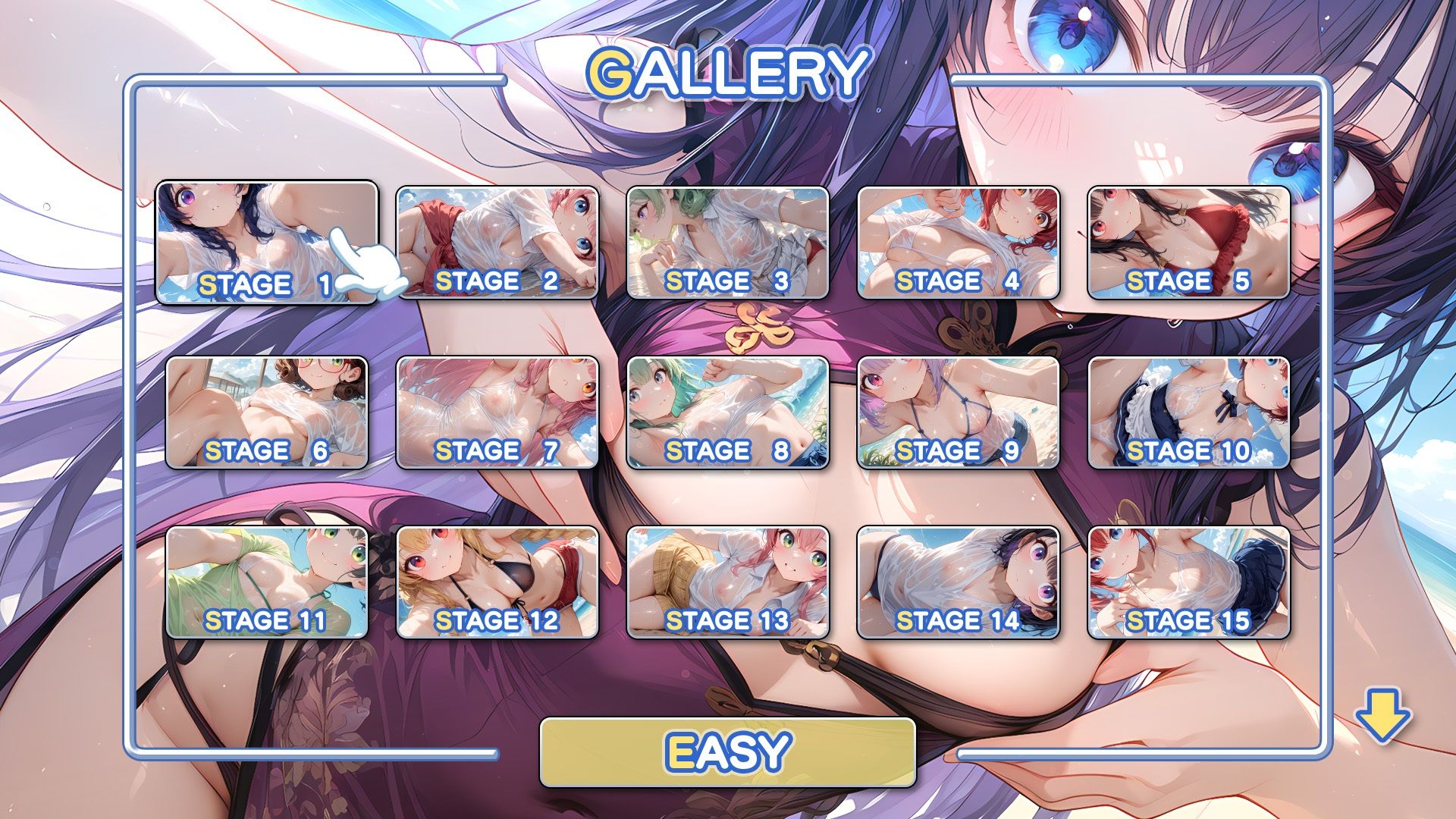Click the yellow down arrow for next page
This screenshot has height=819, width=1456.
[x=1382, y=715]
